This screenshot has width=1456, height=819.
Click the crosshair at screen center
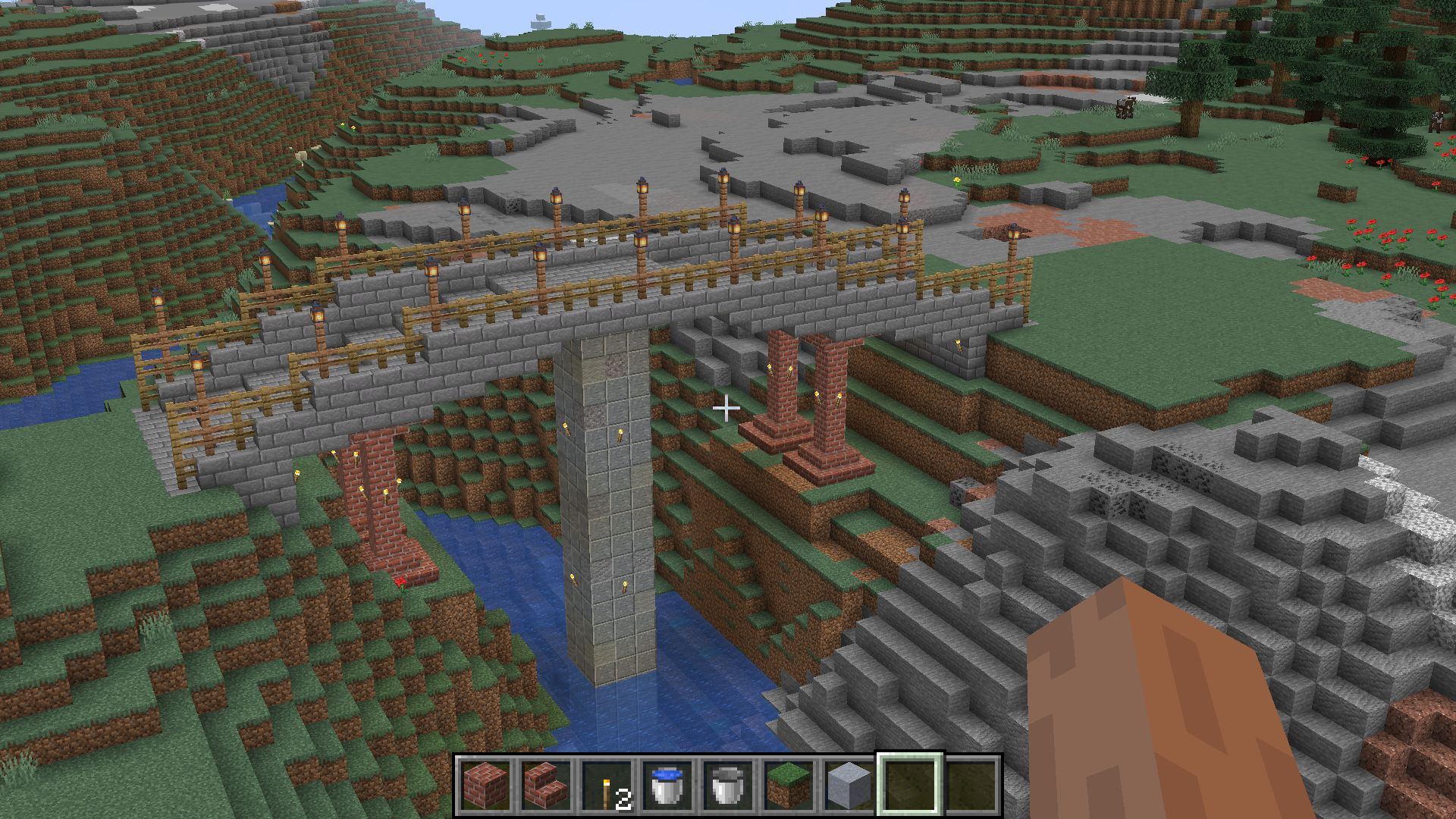[728, 408]
